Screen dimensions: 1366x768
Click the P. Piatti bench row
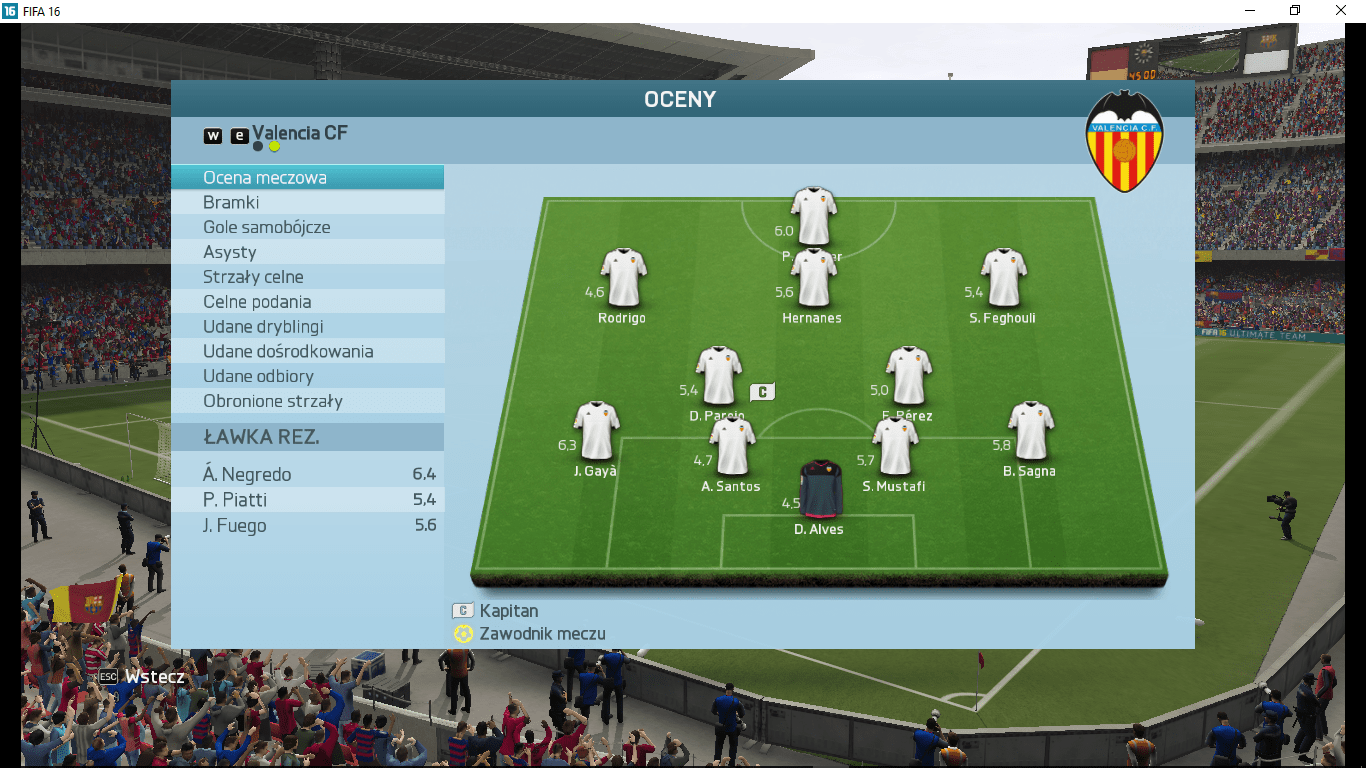click(x=307, y=500)
